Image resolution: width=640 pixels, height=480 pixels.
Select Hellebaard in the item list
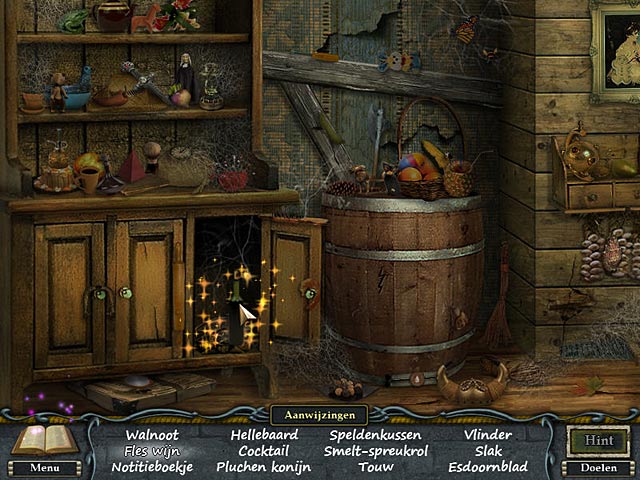263,435
